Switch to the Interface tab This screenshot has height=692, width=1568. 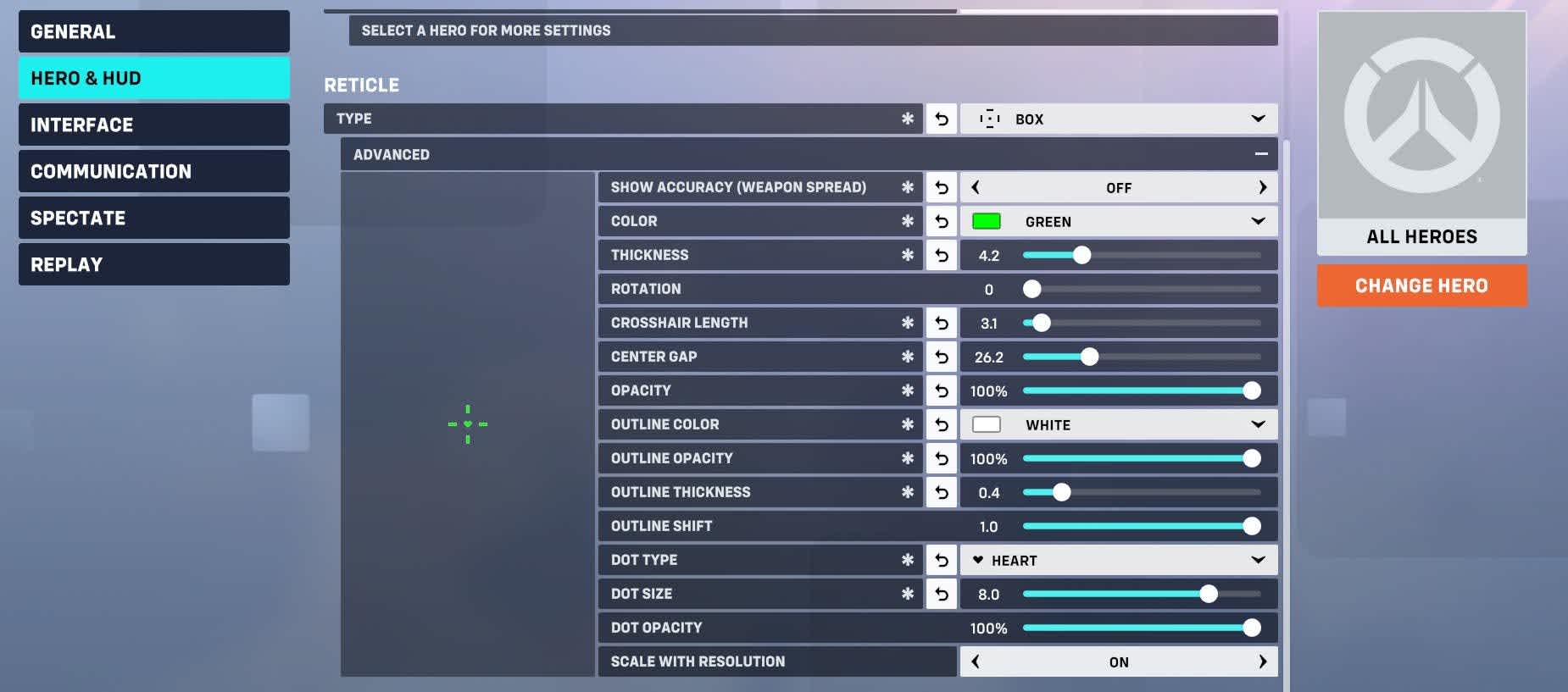(x=153, y=125)
